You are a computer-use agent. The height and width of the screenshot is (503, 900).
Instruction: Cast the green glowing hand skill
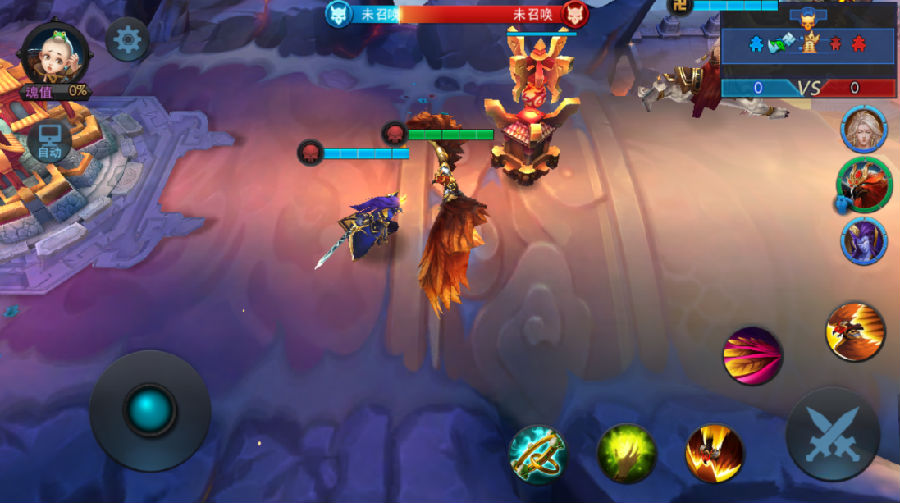point(626,453)
